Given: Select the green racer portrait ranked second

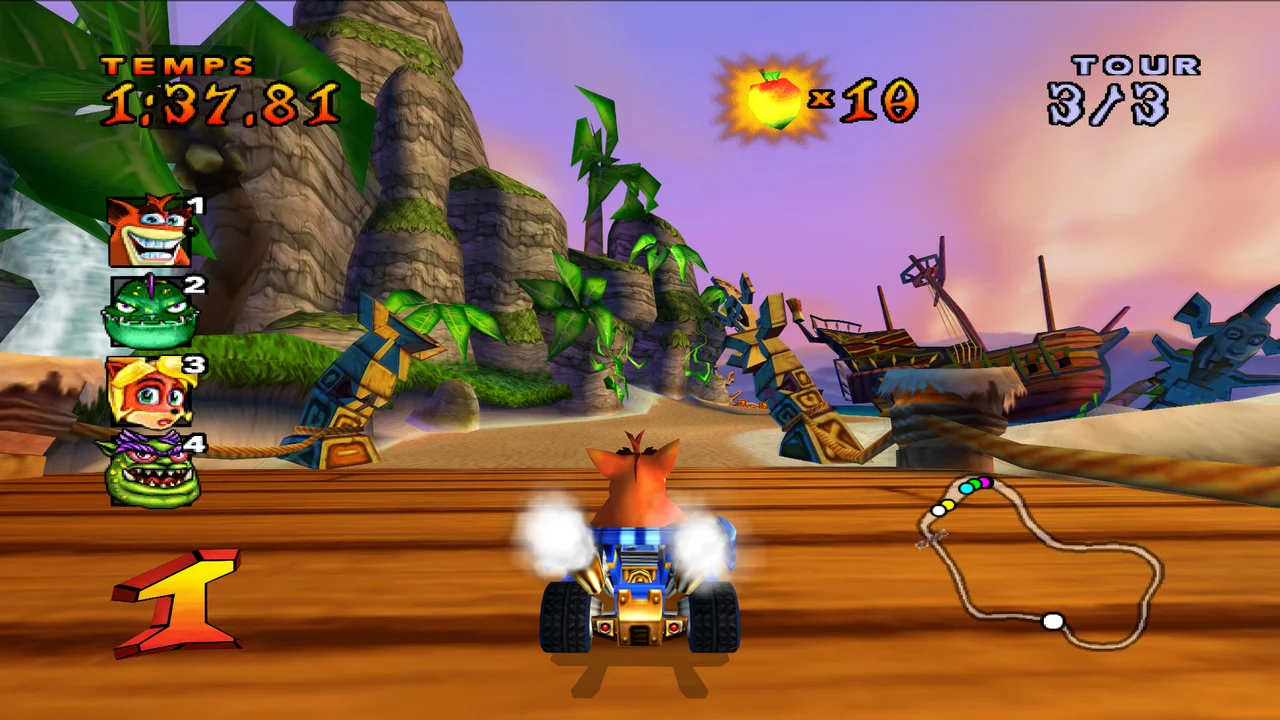Looking at the screenshot, I should 150,312.
